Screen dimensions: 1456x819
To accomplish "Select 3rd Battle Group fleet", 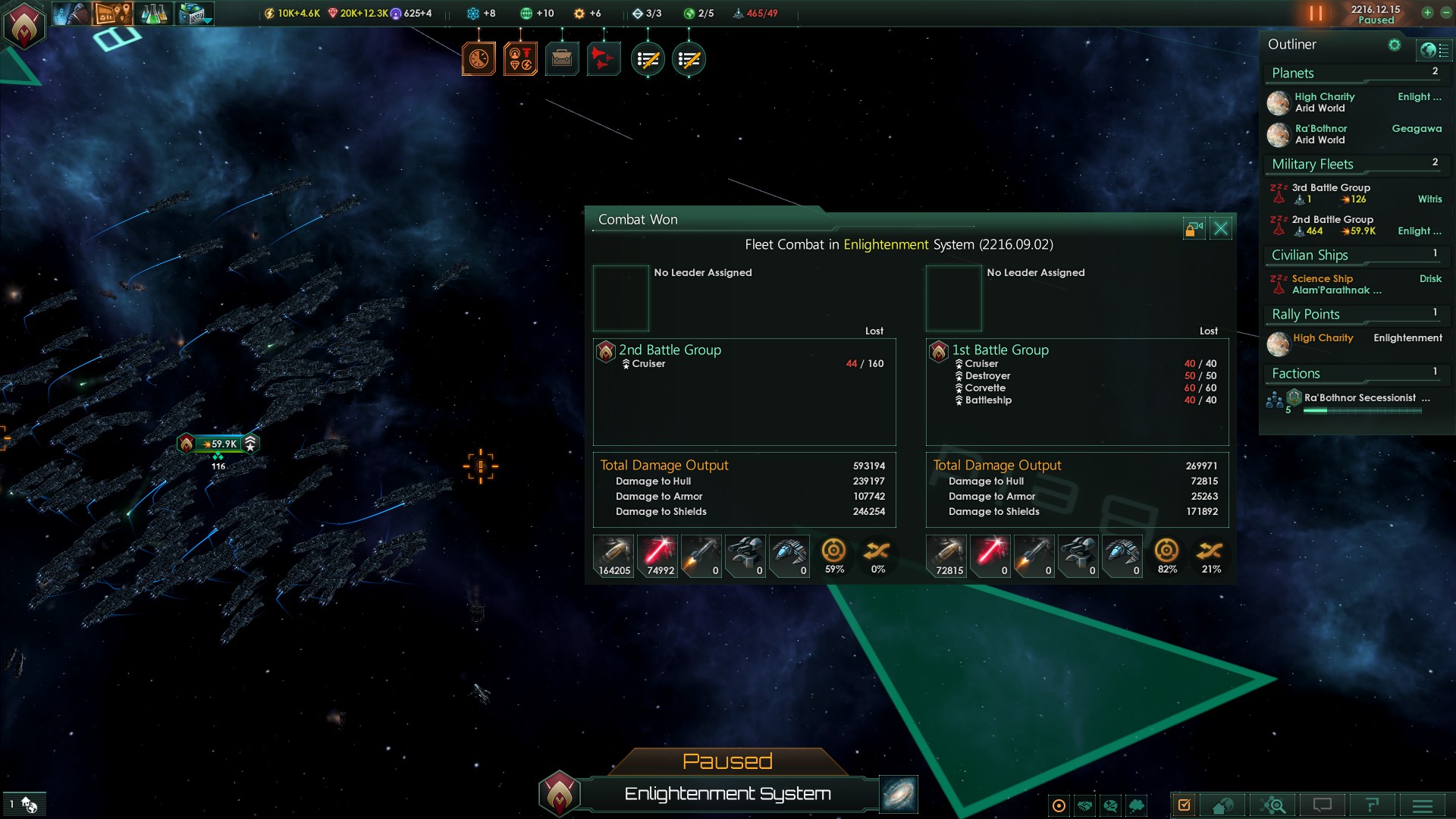I will pos(1331,193).
